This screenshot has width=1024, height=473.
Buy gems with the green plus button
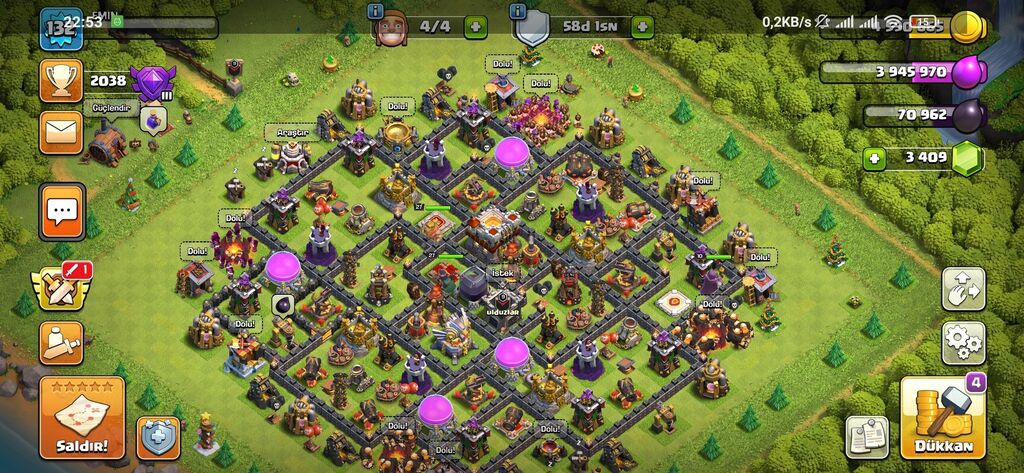click(x=876, y=158)
